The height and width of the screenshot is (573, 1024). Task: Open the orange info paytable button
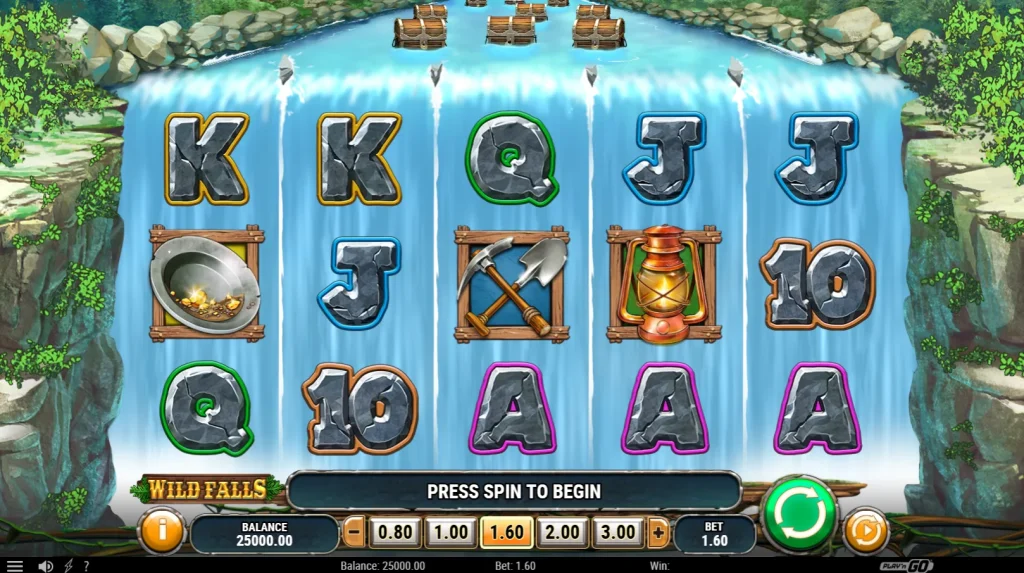pos(161,530)
